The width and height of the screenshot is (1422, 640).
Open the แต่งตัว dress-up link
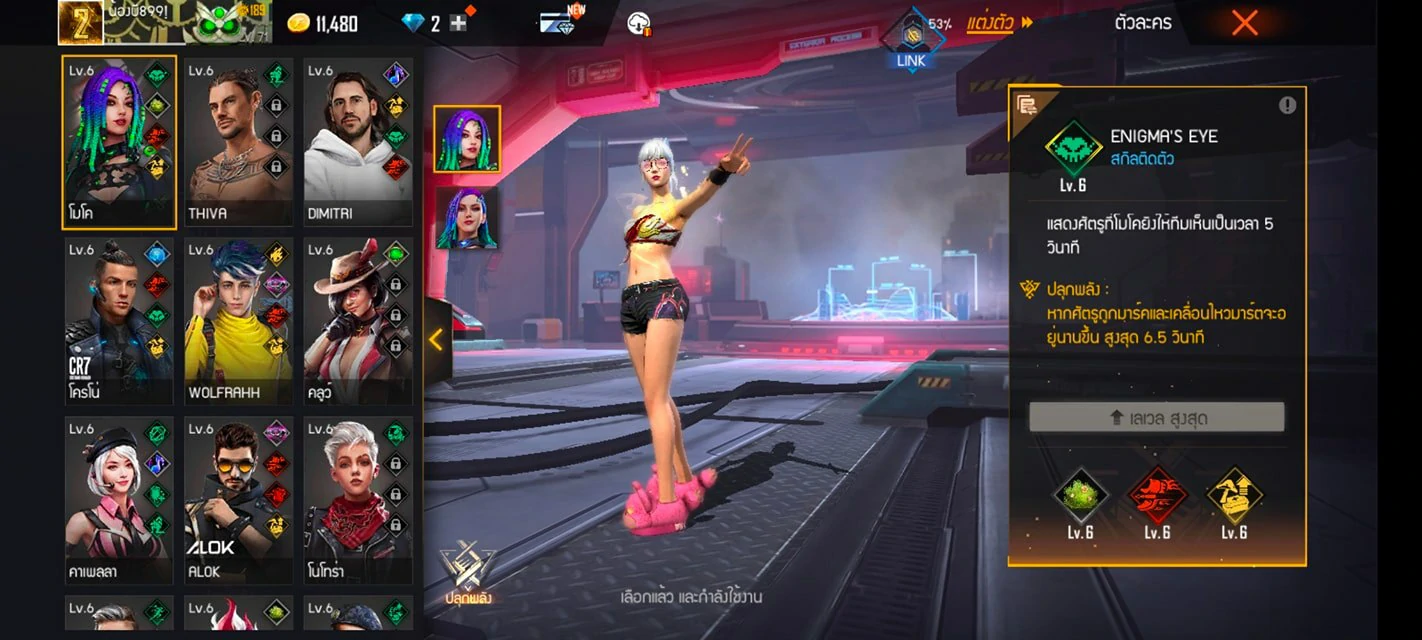999,23
